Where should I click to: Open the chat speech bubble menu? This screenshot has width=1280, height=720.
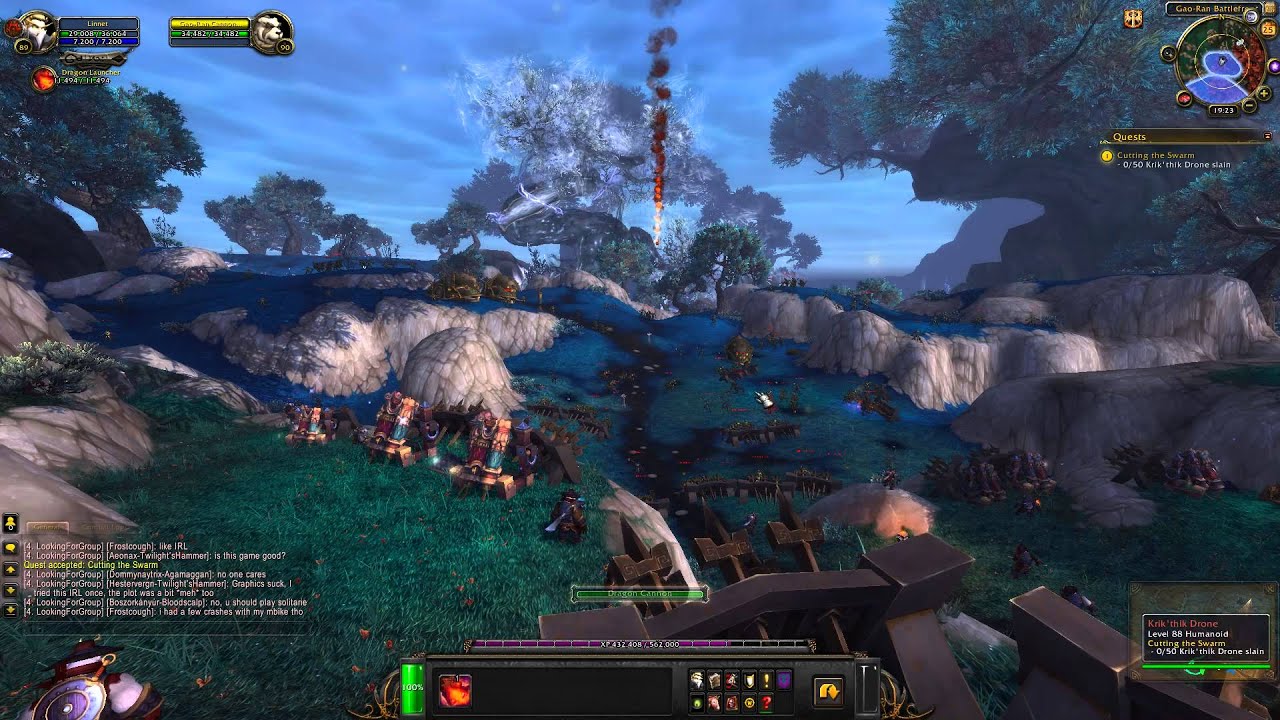10,548
